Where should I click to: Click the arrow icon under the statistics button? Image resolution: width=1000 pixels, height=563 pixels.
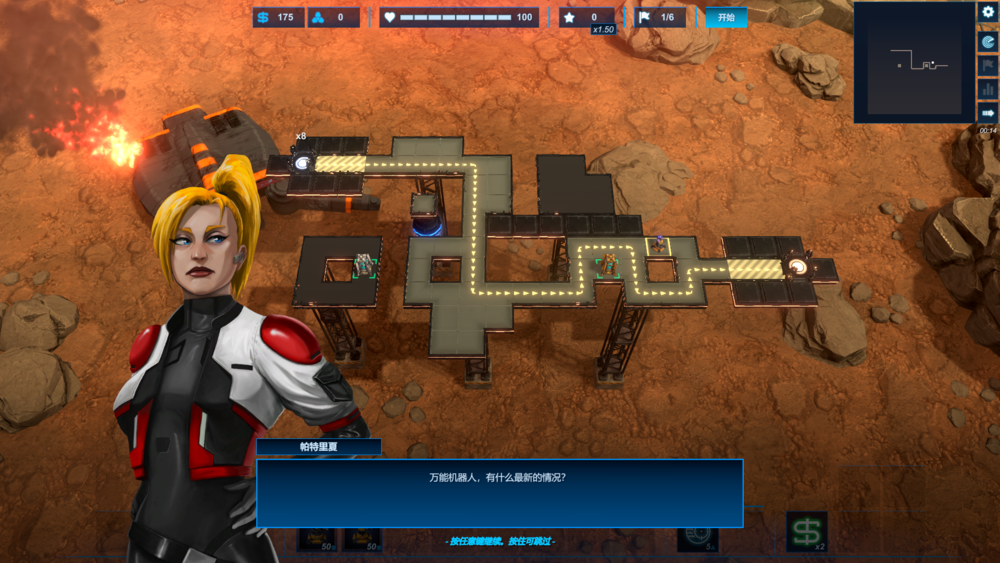(x=988, y=113)
